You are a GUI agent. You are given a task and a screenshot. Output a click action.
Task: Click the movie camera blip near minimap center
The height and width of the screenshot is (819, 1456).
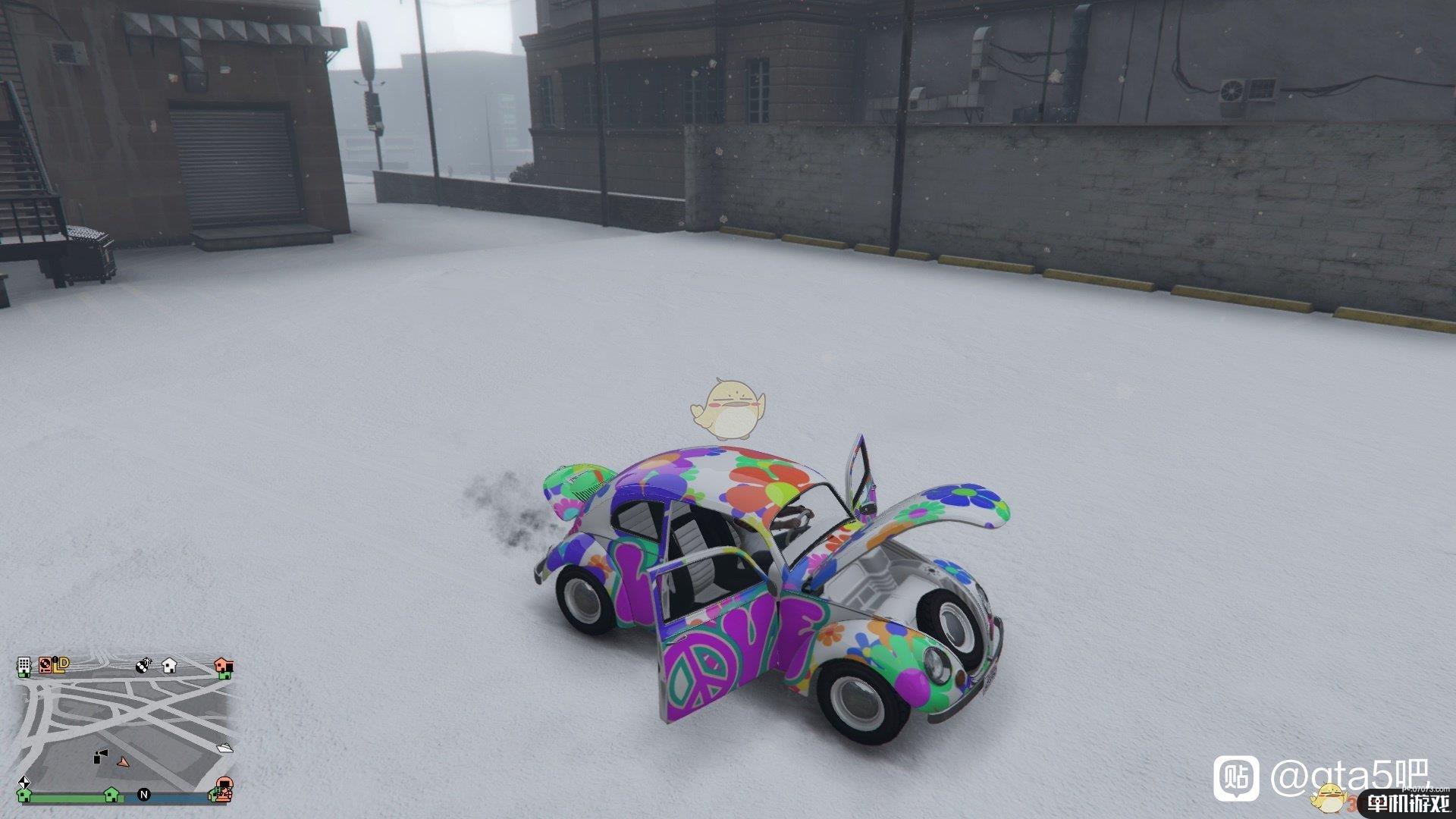coord(101,756)
